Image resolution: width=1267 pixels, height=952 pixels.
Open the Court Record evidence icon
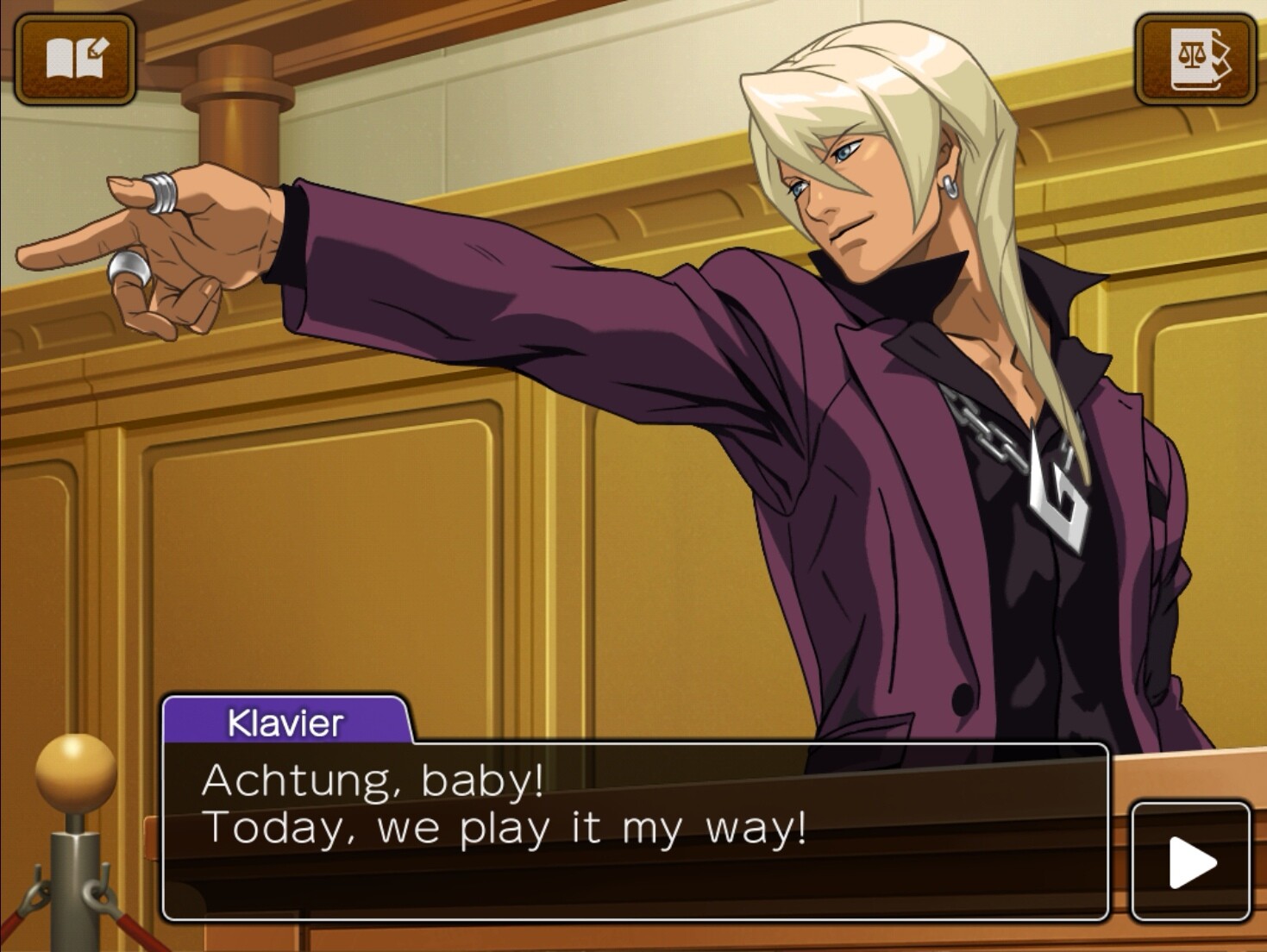1195,60
